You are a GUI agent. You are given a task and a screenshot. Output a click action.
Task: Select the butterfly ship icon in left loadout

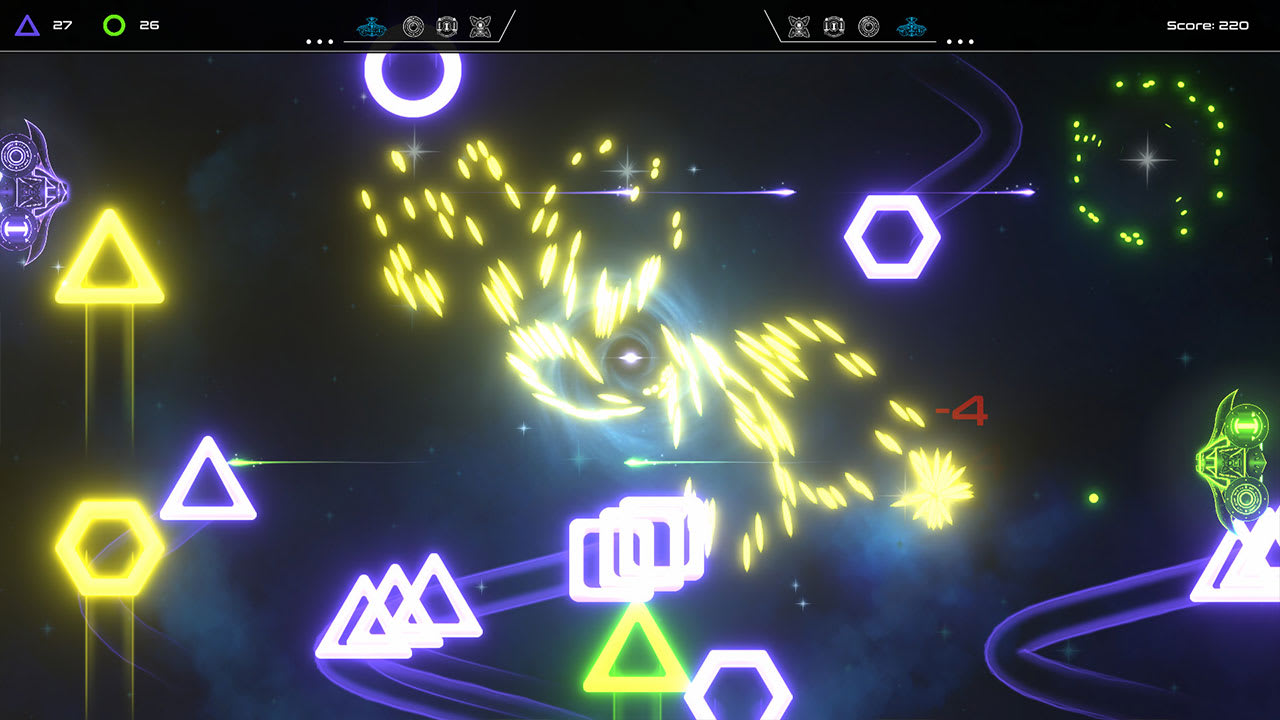pyautogui.click(x=480, y=26)
